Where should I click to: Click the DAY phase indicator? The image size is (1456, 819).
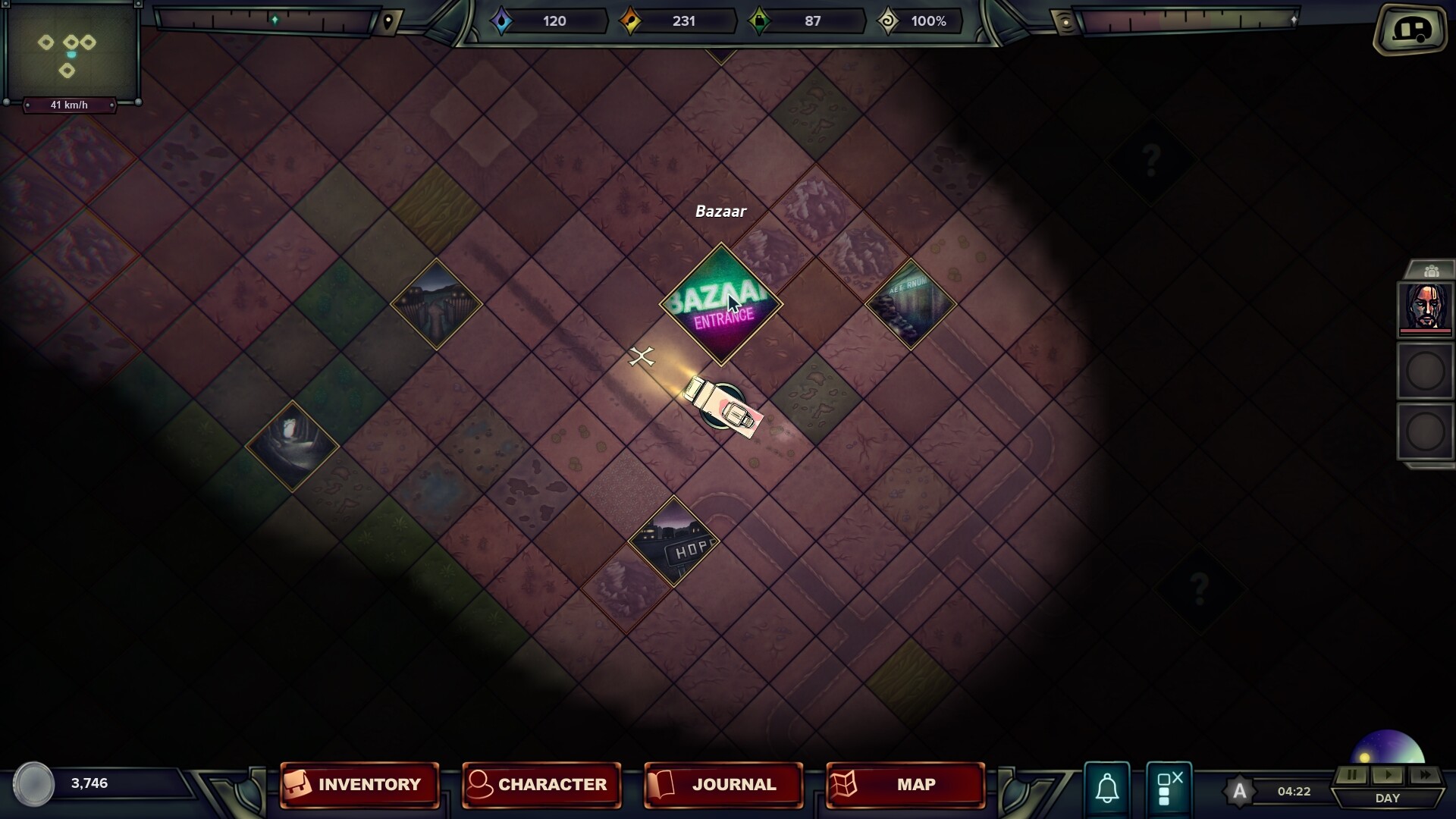(x=1388, y=798)
